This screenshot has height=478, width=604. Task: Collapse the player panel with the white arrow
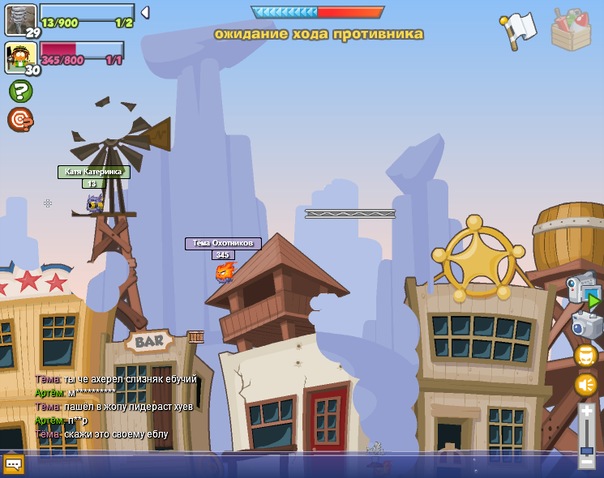(x=145, y=13)
